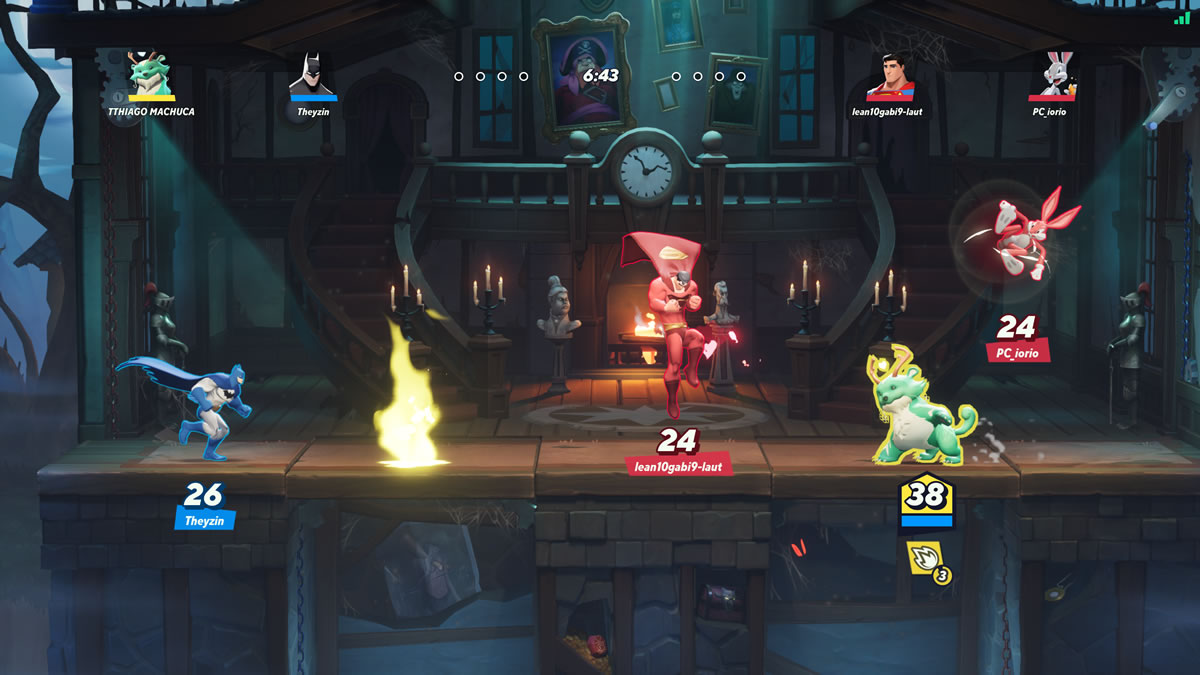Select TTHIAGO MACHUCA's Reindog portrait

pyautogui.click(x=151, y=74)
